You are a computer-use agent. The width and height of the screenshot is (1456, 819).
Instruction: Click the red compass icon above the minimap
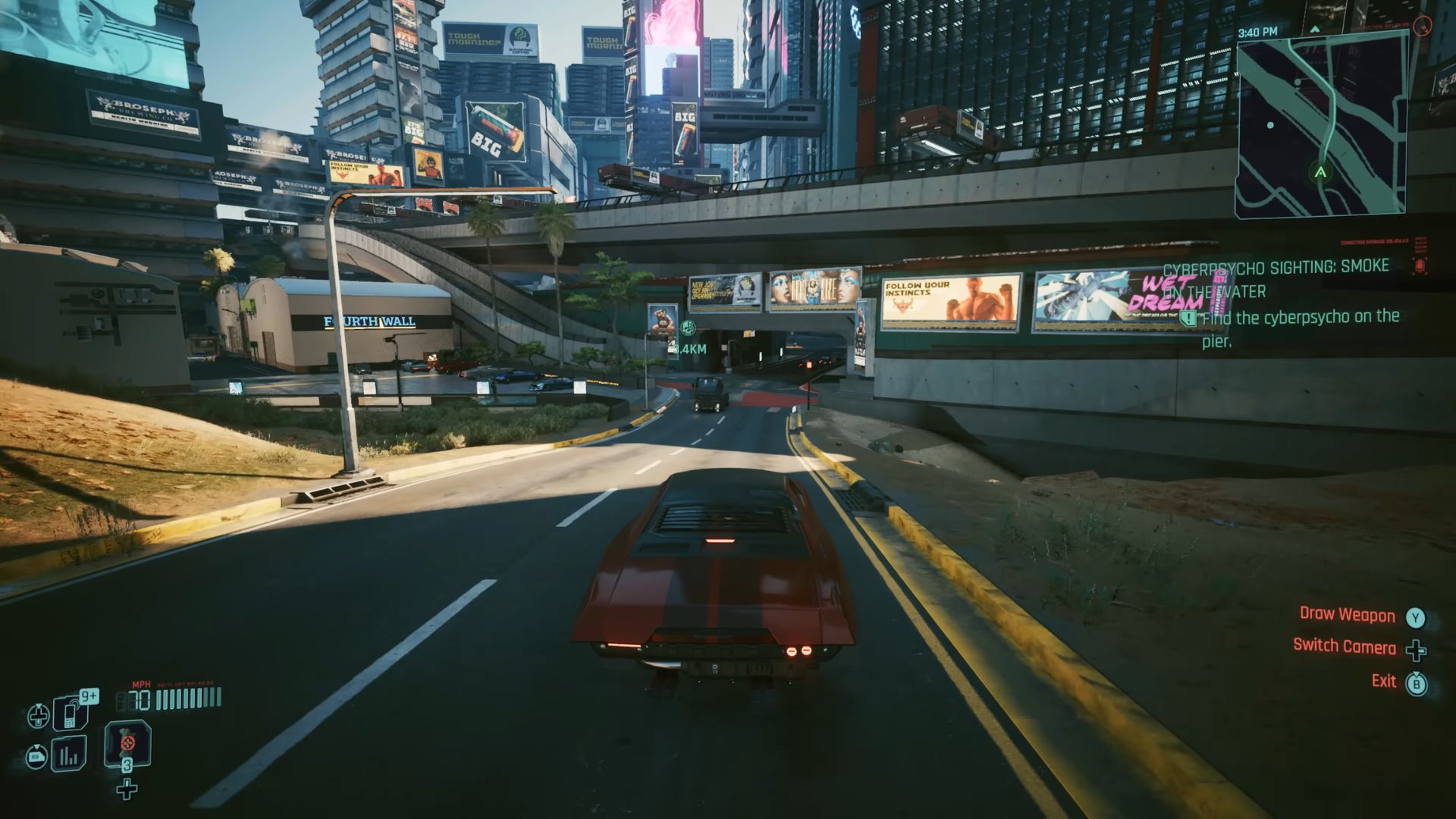(x=1422, y=27)
